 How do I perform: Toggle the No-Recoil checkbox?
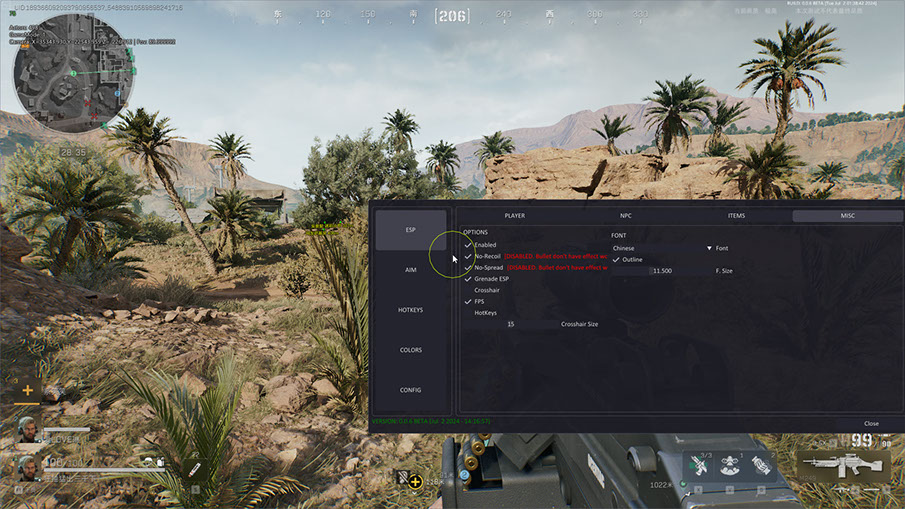(468, 256)
